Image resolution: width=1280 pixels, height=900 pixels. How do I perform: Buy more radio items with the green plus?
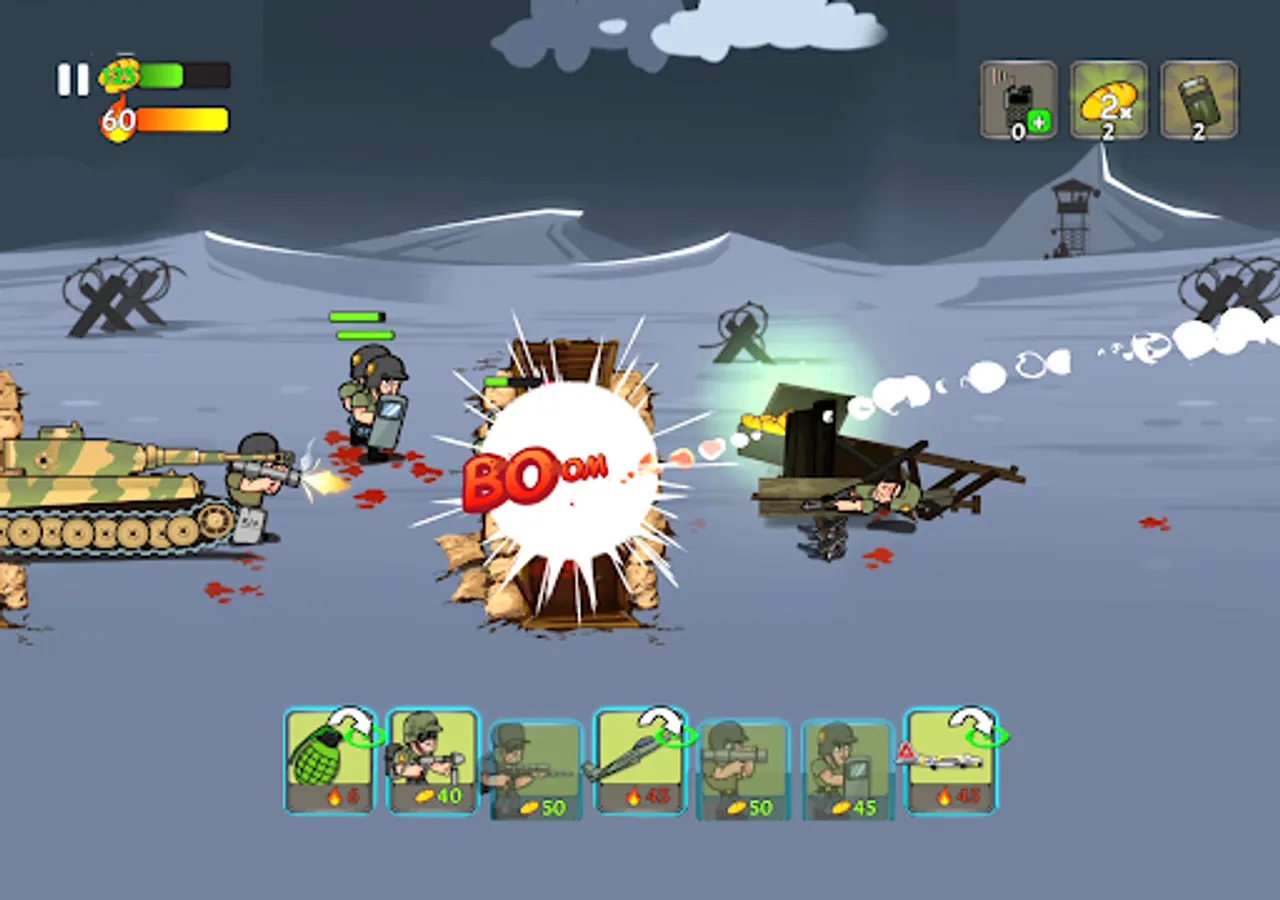click(x=1040, y=119)
